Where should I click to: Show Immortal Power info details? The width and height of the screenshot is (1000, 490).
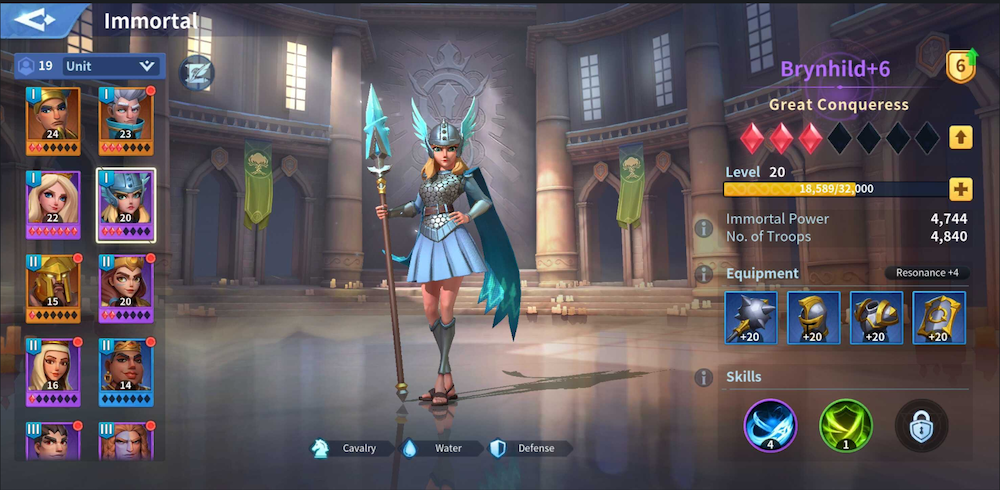(704, 228)
